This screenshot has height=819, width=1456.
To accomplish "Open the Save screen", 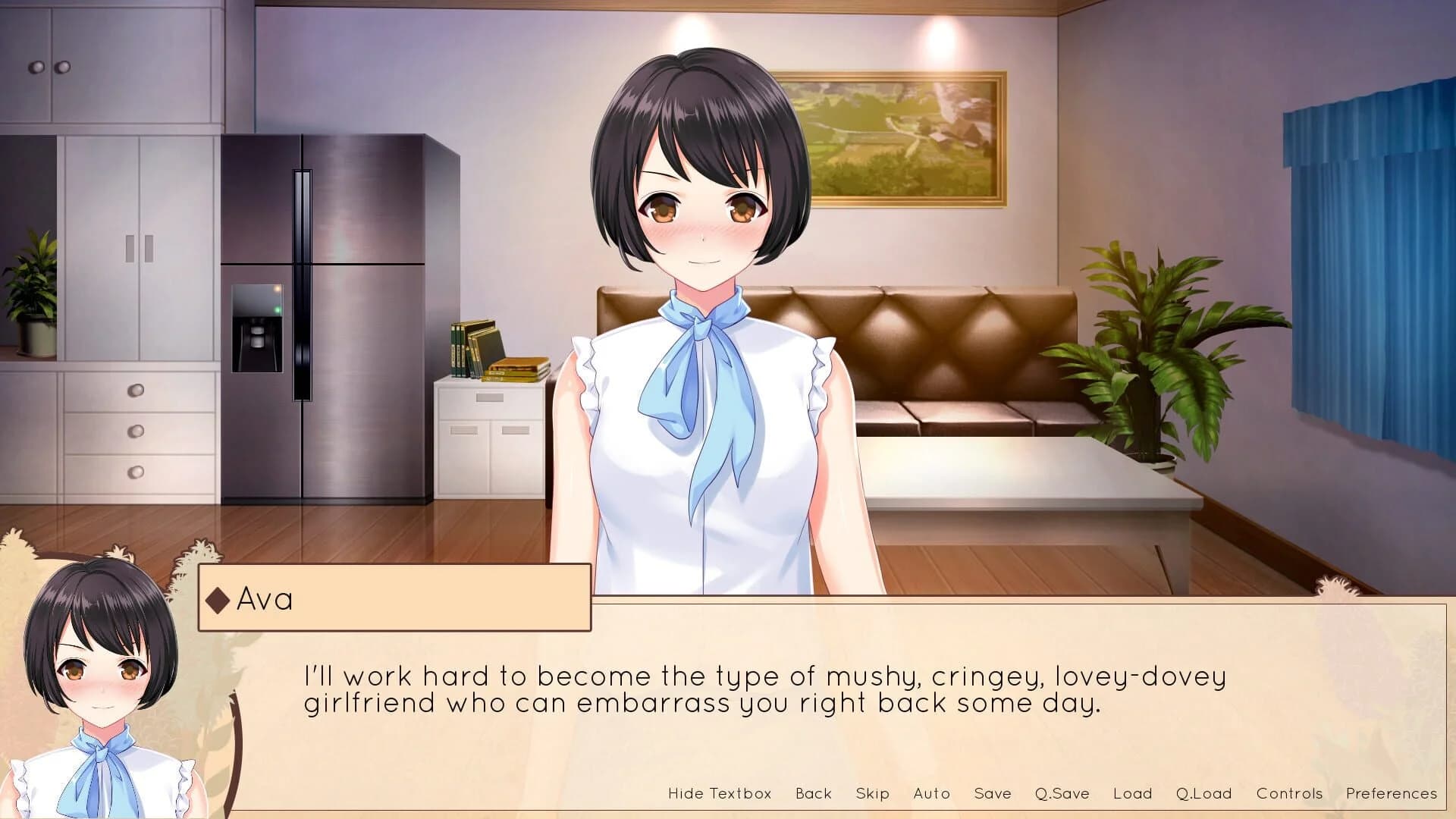I will click(993, 793).
